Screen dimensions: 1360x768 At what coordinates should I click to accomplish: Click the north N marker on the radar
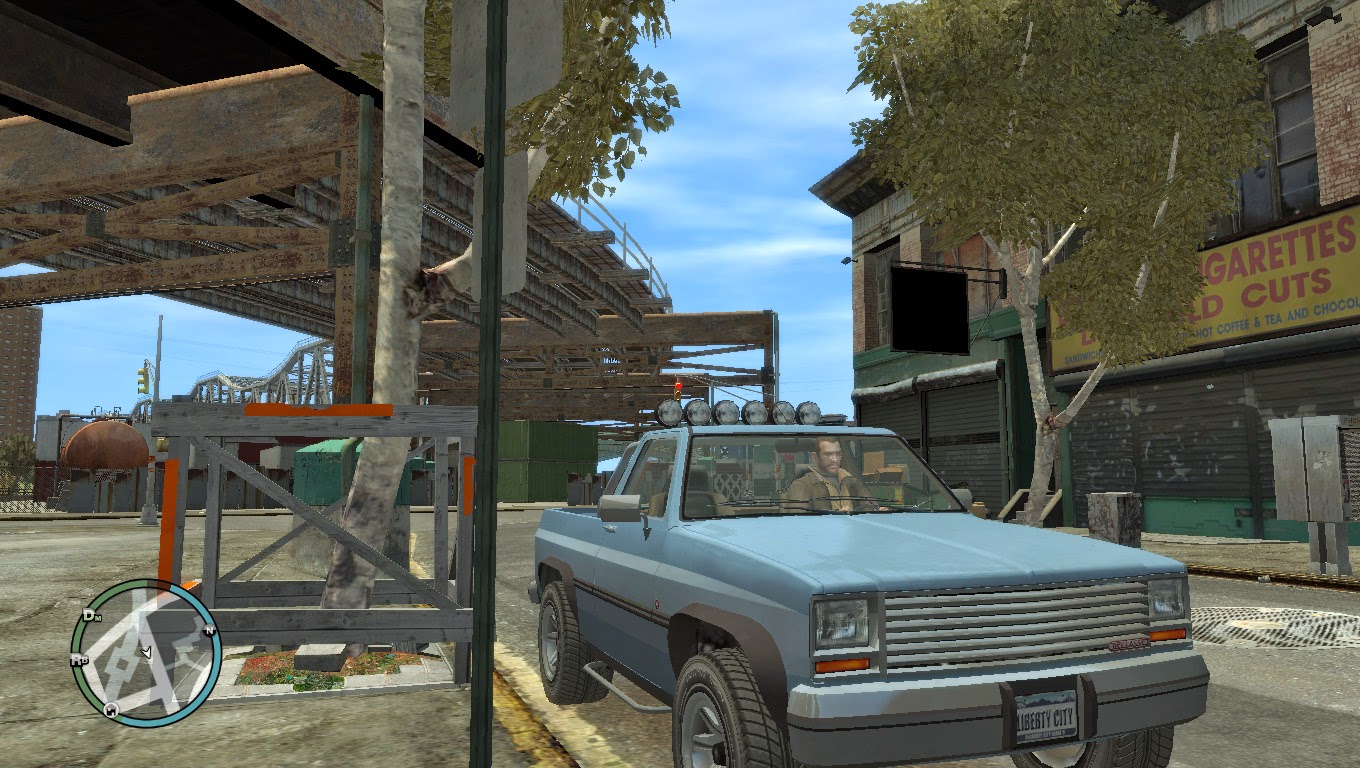coord(209,631)
